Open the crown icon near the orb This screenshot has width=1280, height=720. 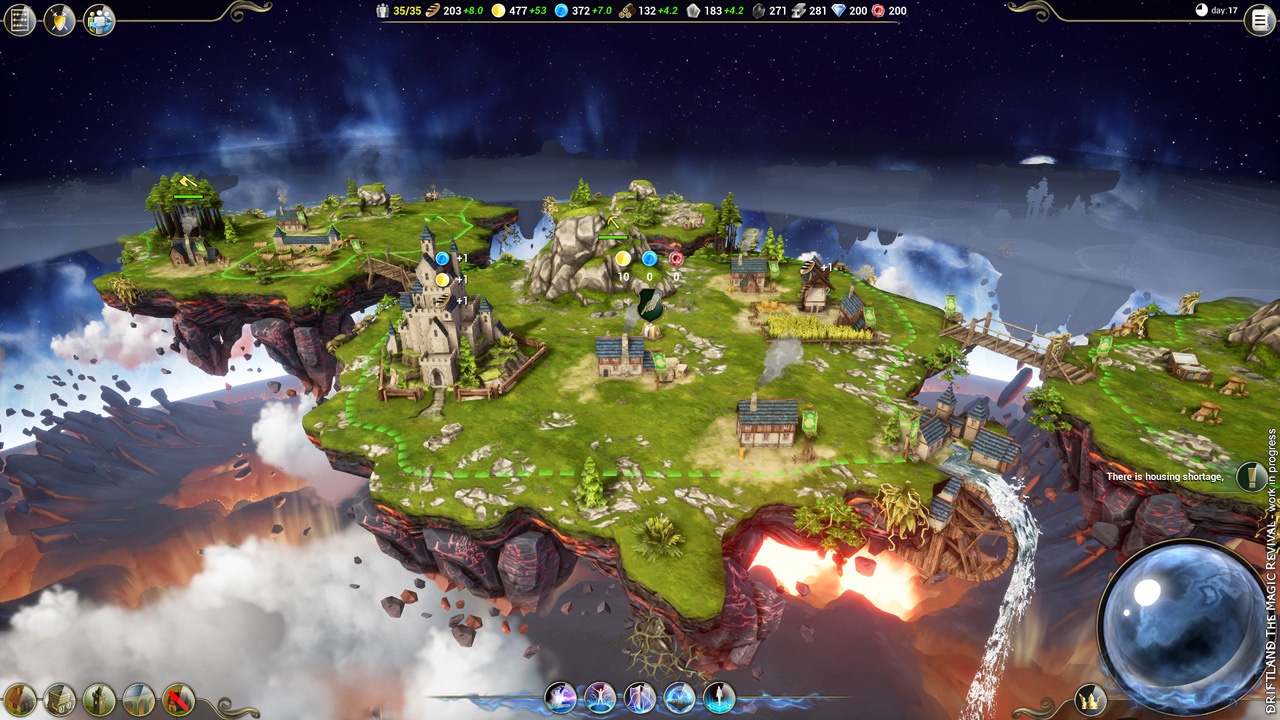(1089, 699)
